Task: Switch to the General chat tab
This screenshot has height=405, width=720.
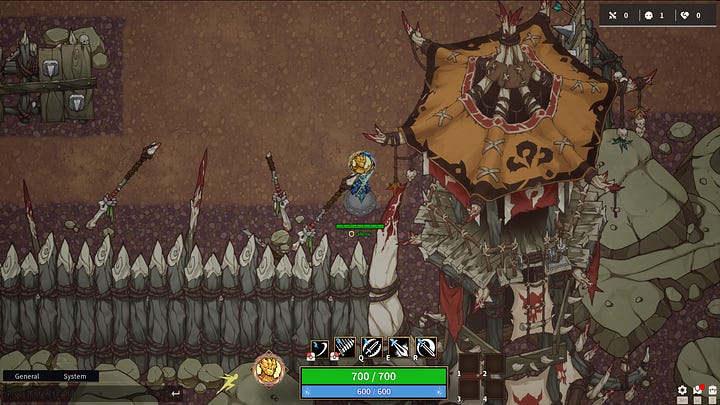Action: click(x=26, y=377)
